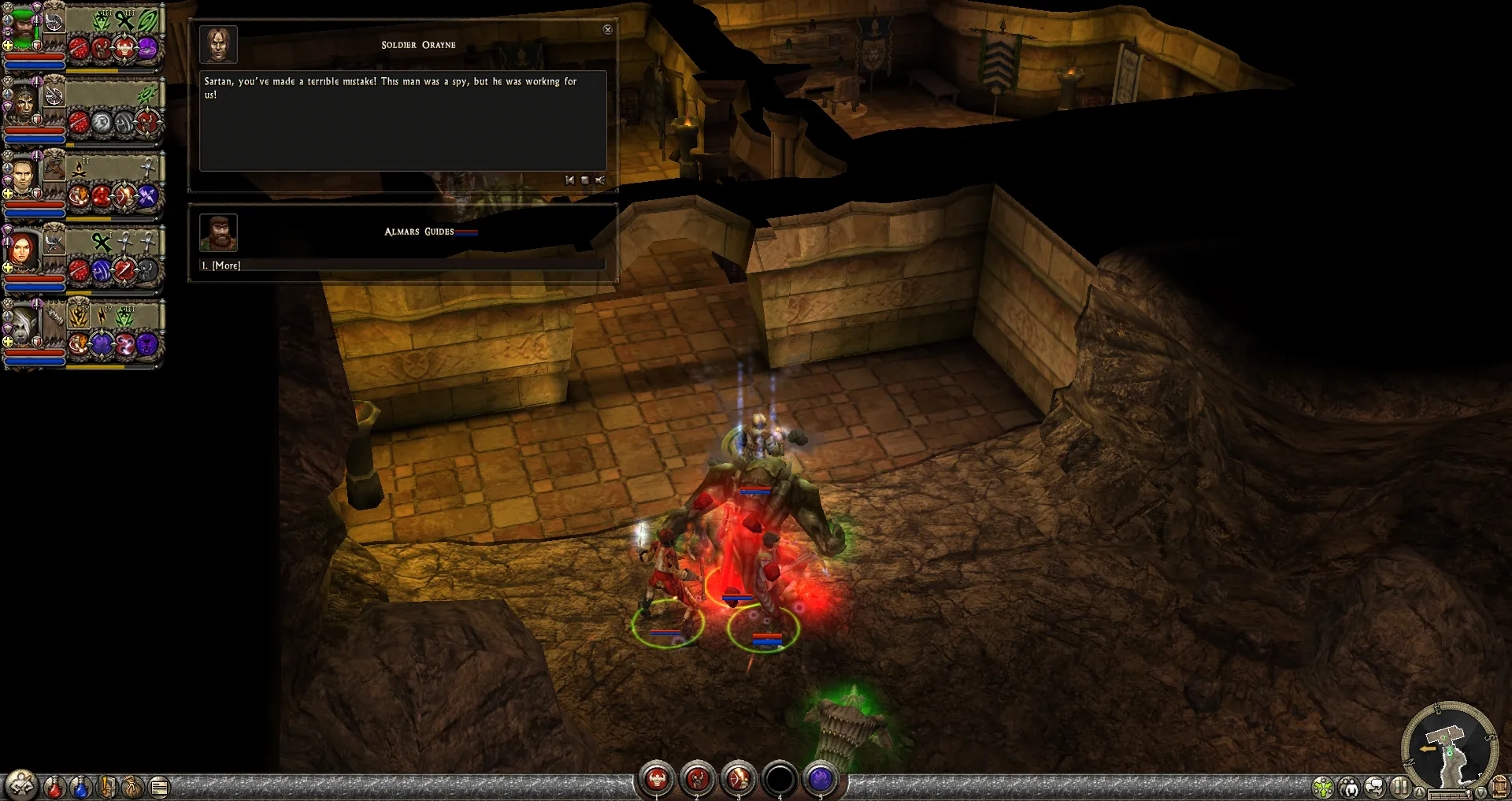Activate the bow power in hotbar slot 3

739,779
